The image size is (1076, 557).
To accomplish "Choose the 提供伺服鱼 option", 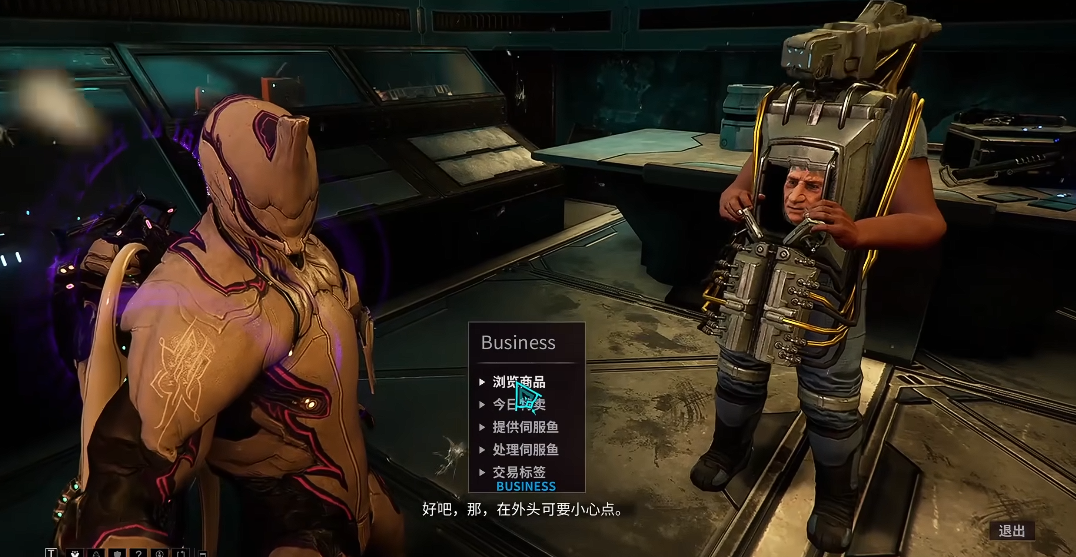I will coord(525,428).
